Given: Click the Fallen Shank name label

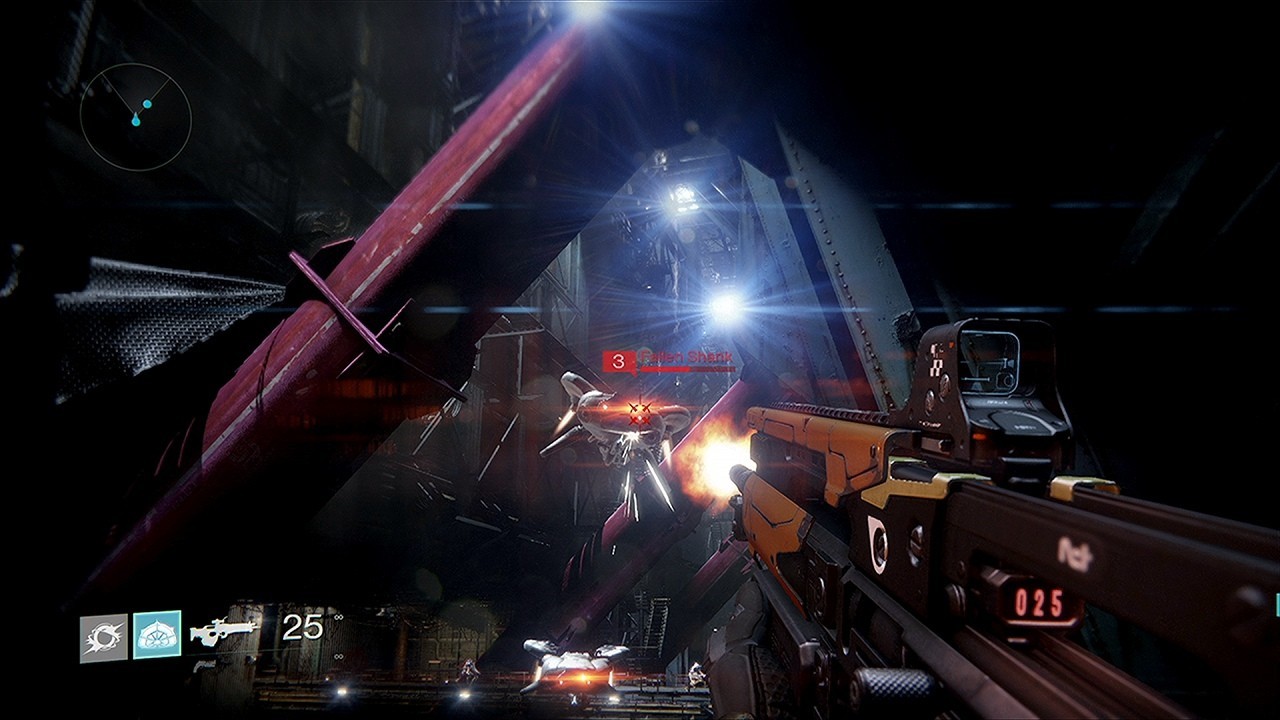Looking at the screenshot, I should (685, 355).
